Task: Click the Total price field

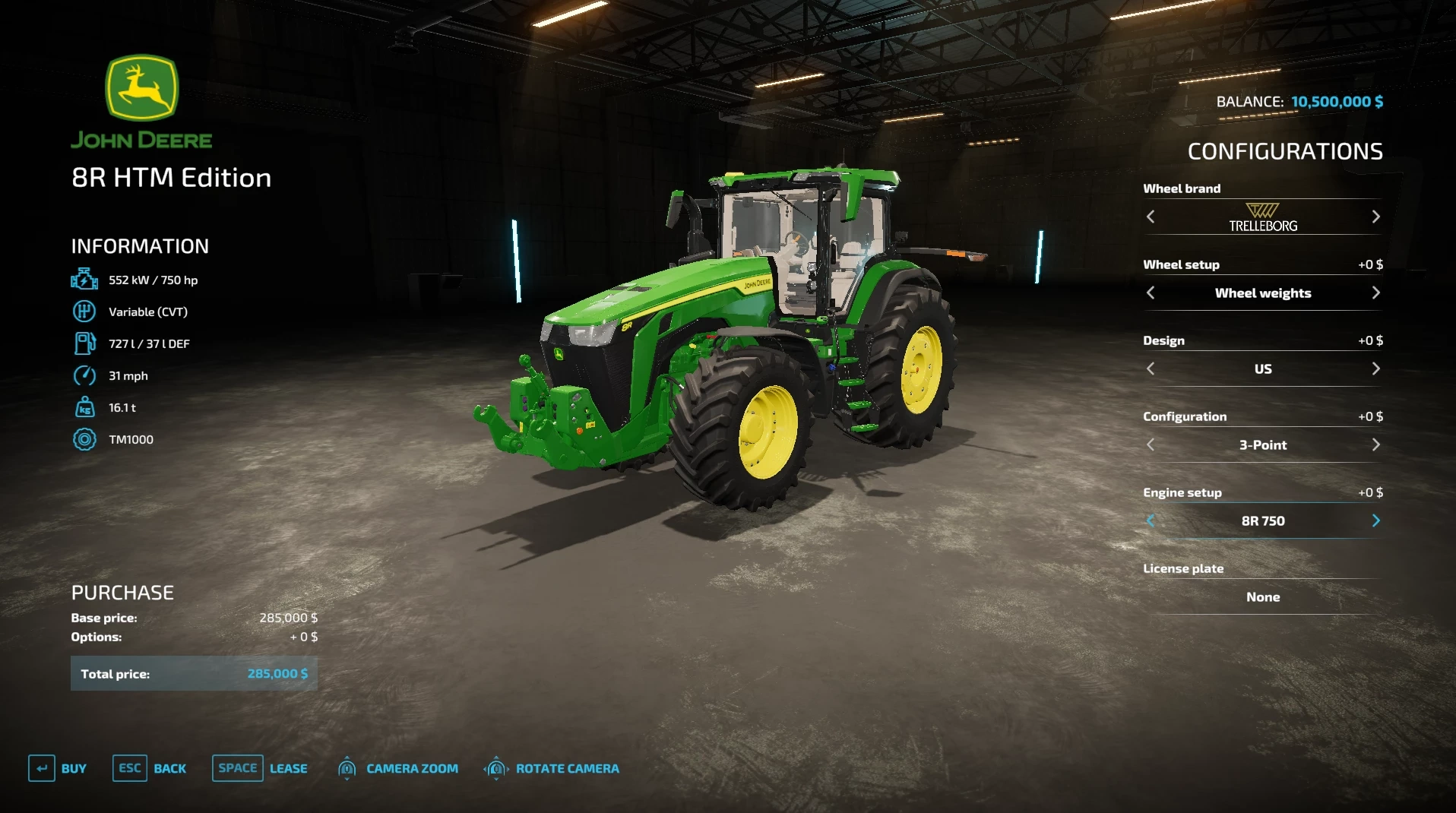Action: coord(194,673)
